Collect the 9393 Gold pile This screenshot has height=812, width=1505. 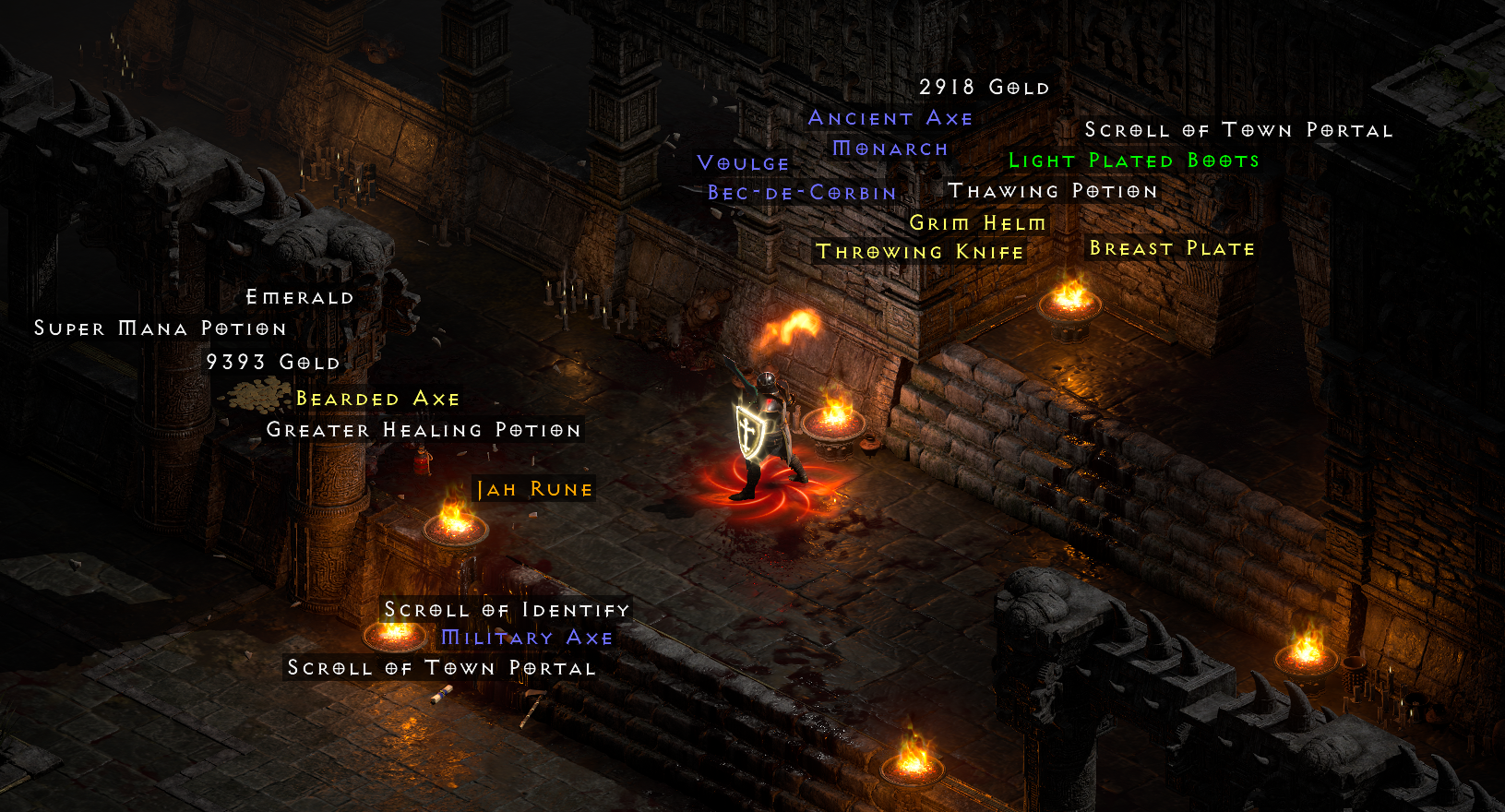point(271,362)
